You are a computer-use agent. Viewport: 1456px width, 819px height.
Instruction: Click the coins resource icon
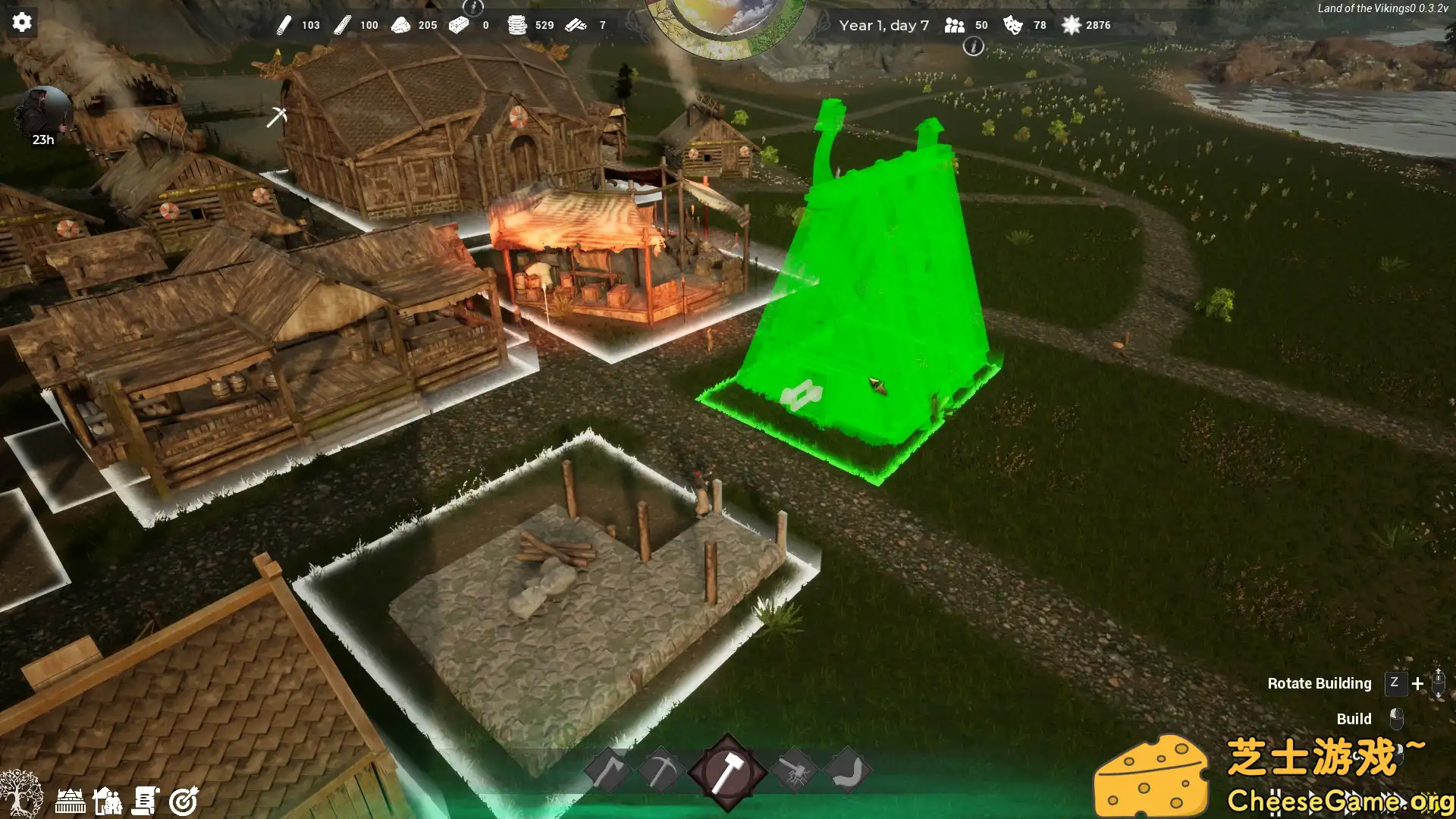pos(518,25)
